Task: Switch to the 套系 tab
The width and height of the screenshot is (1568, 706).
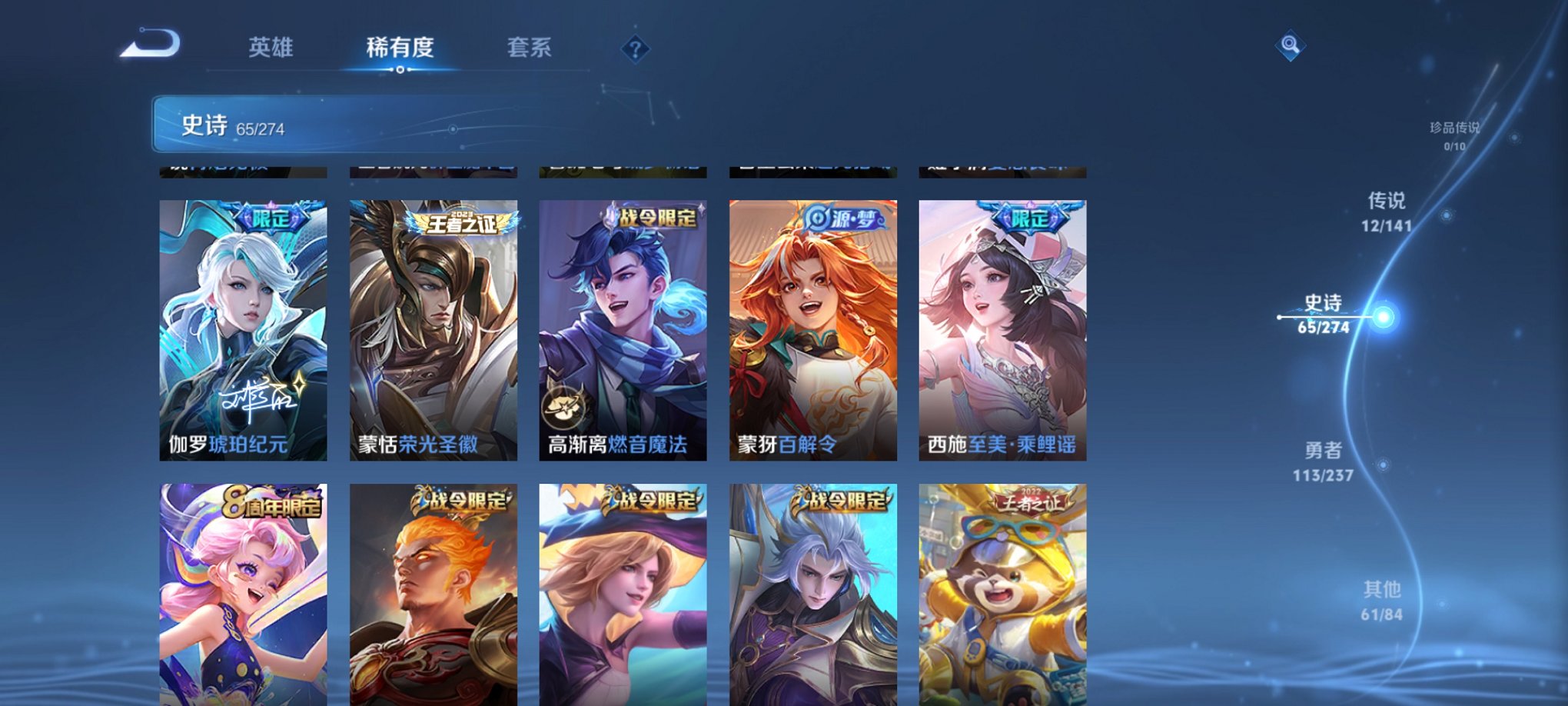Action: click(538, 47)
